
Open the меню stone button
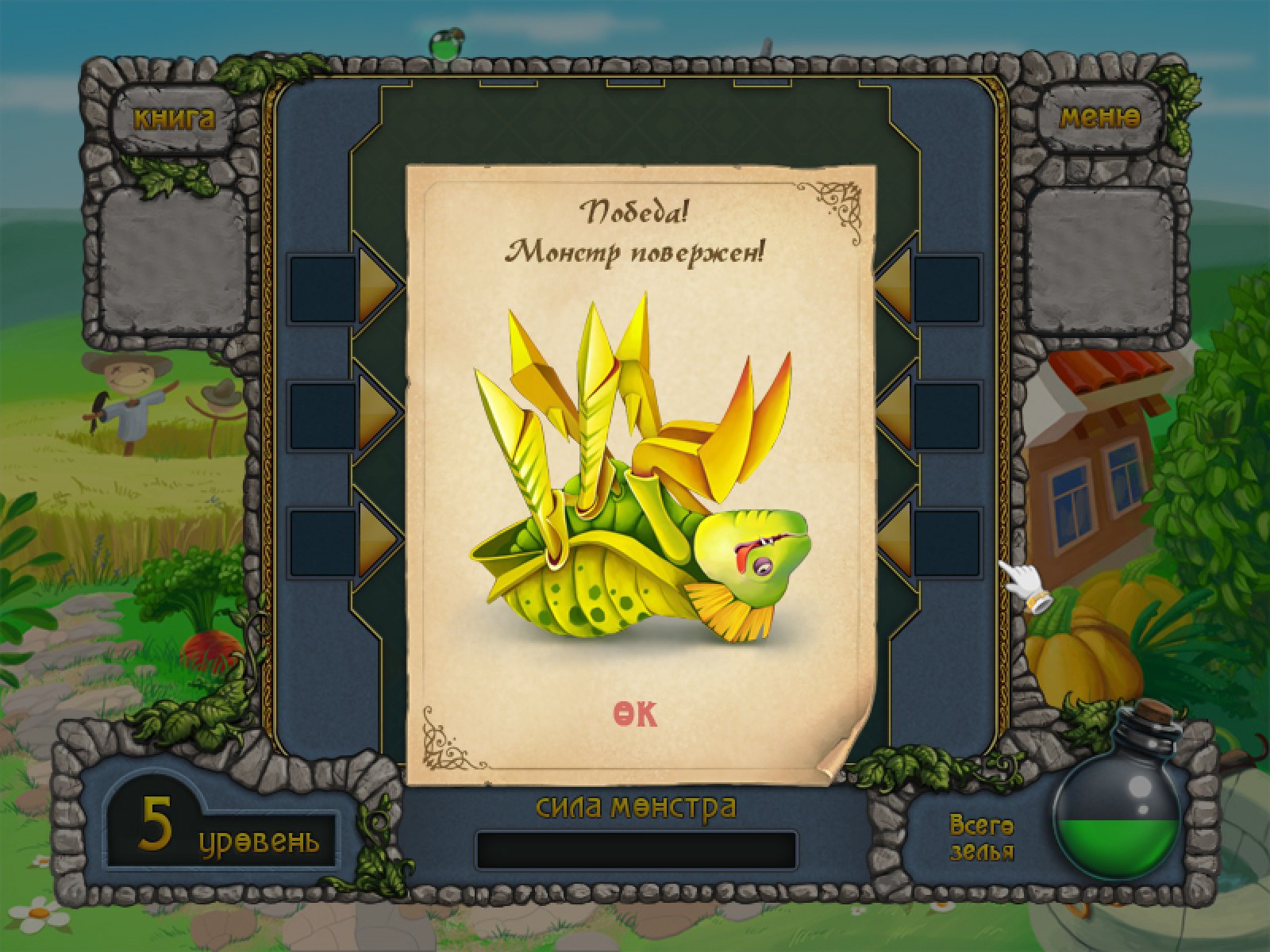coord(1100,119)
